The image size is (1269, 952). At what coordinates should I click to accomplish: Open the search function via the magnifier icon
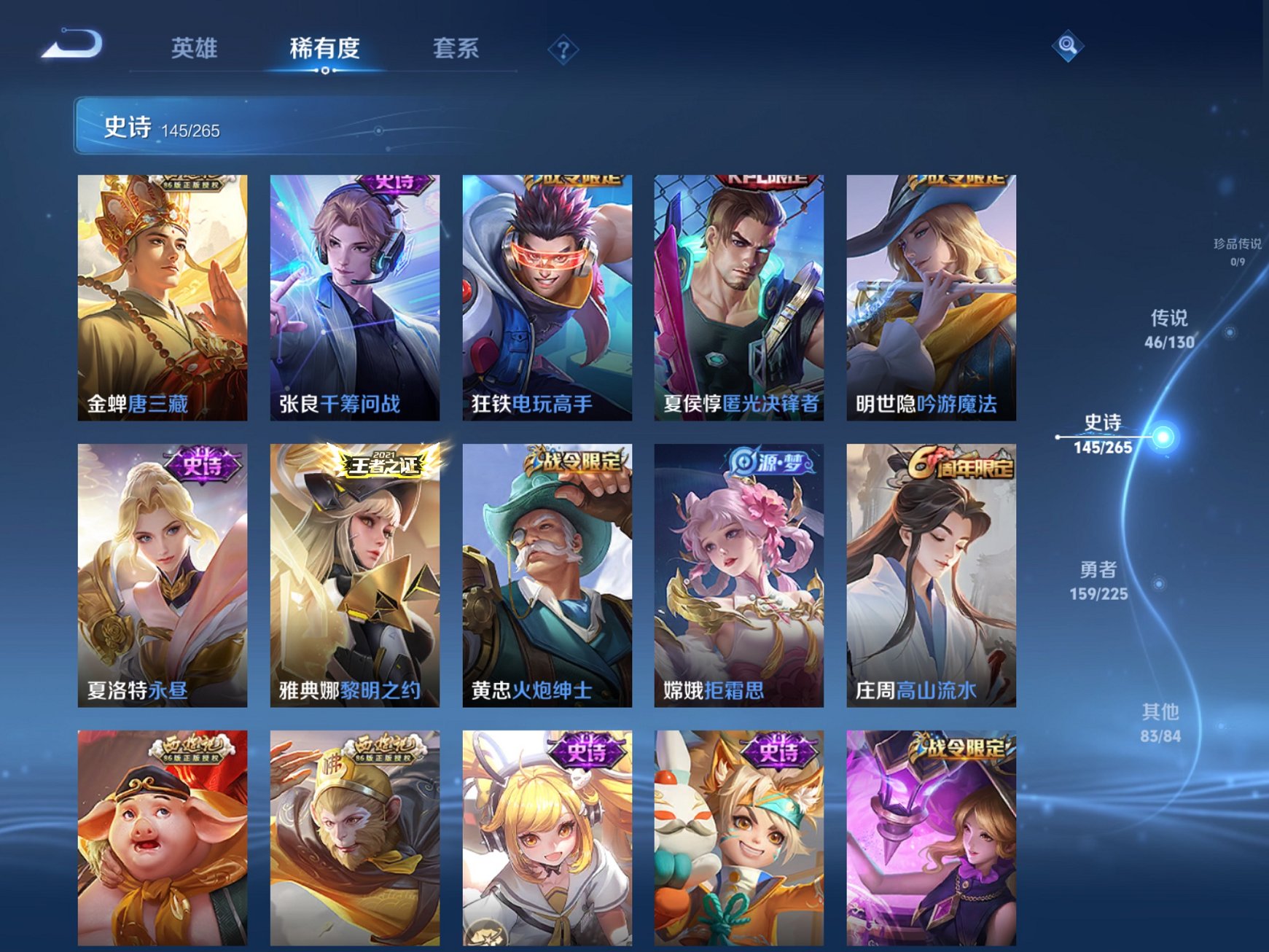[1067, 47]
